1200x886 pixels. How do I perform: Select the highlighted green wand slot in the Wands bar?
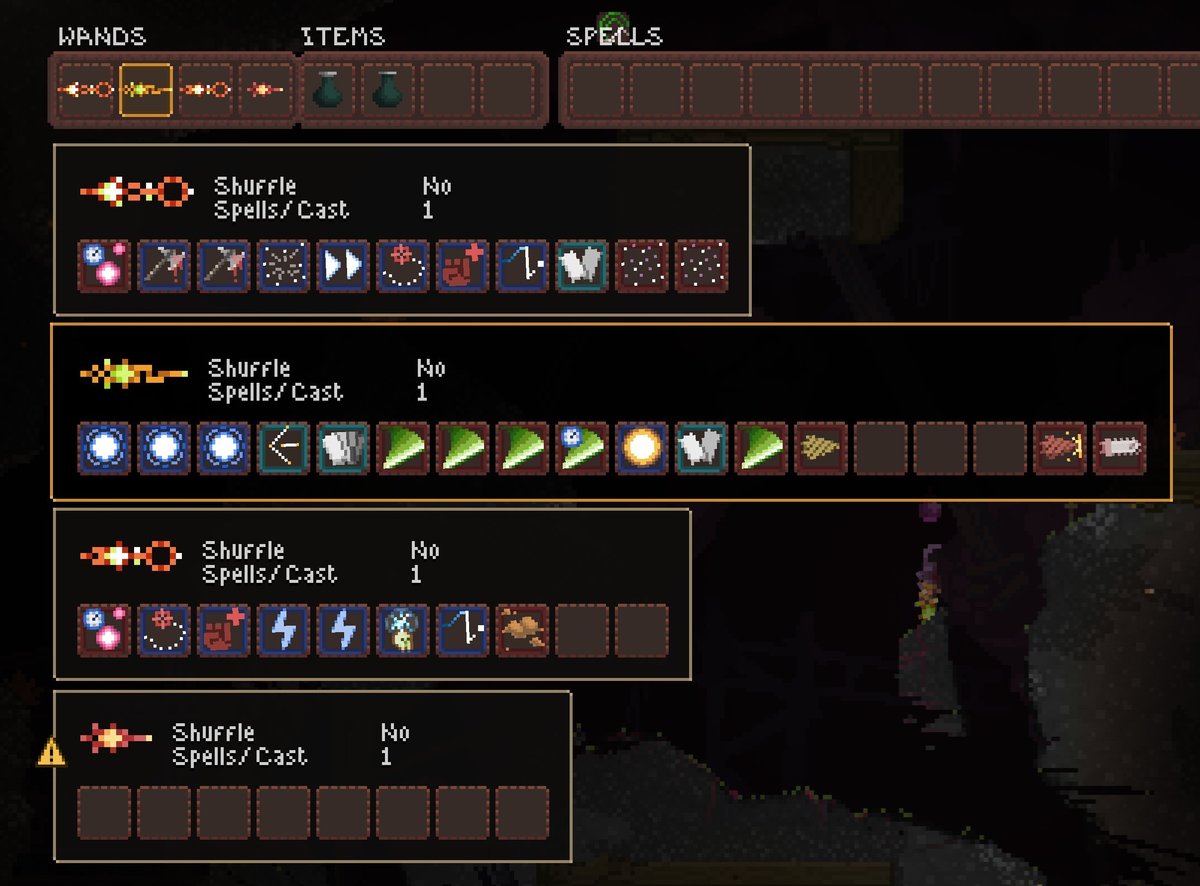tap(146, 90)
